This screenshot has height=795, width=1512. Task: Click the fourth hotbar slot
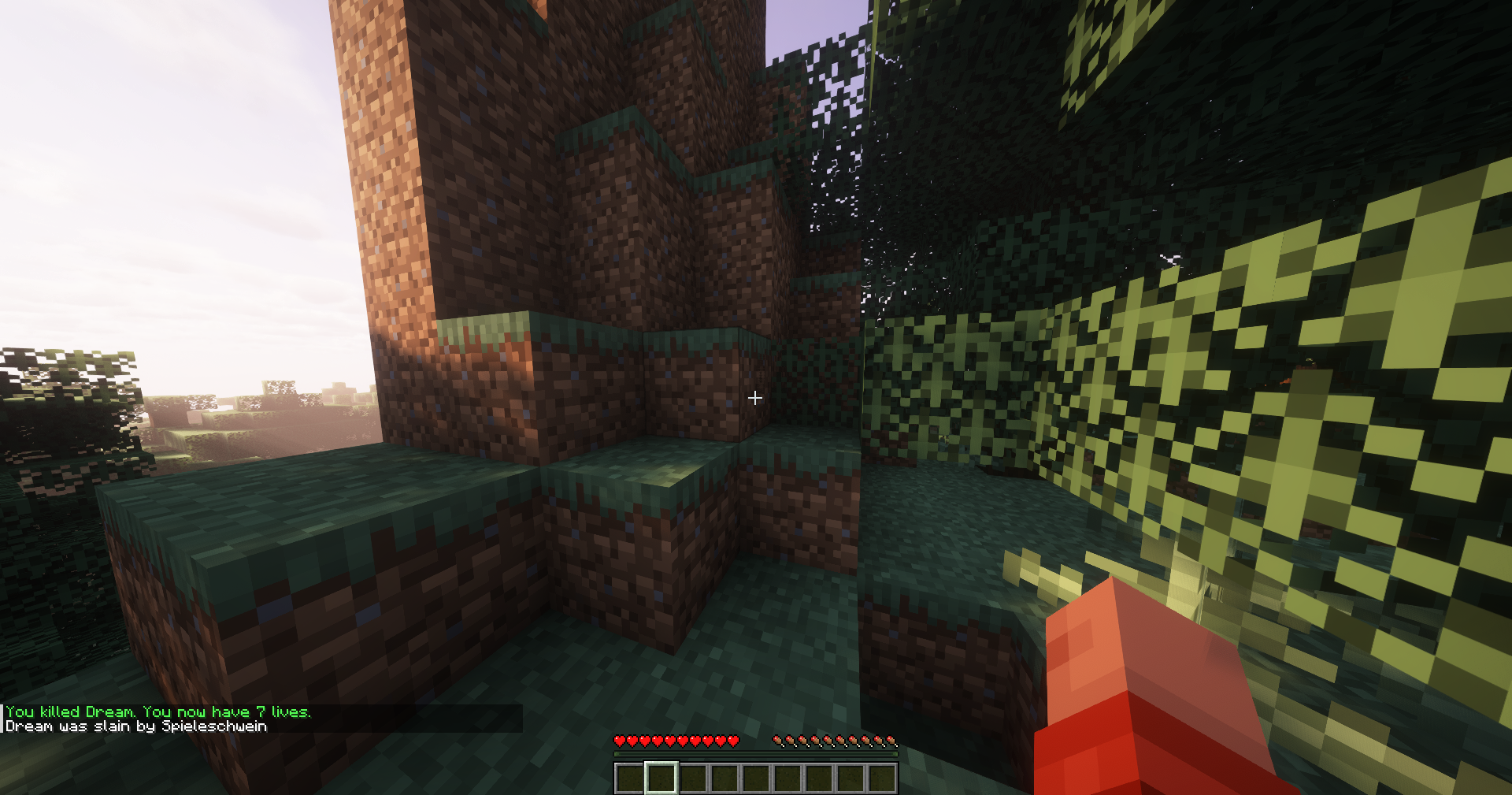724,778
